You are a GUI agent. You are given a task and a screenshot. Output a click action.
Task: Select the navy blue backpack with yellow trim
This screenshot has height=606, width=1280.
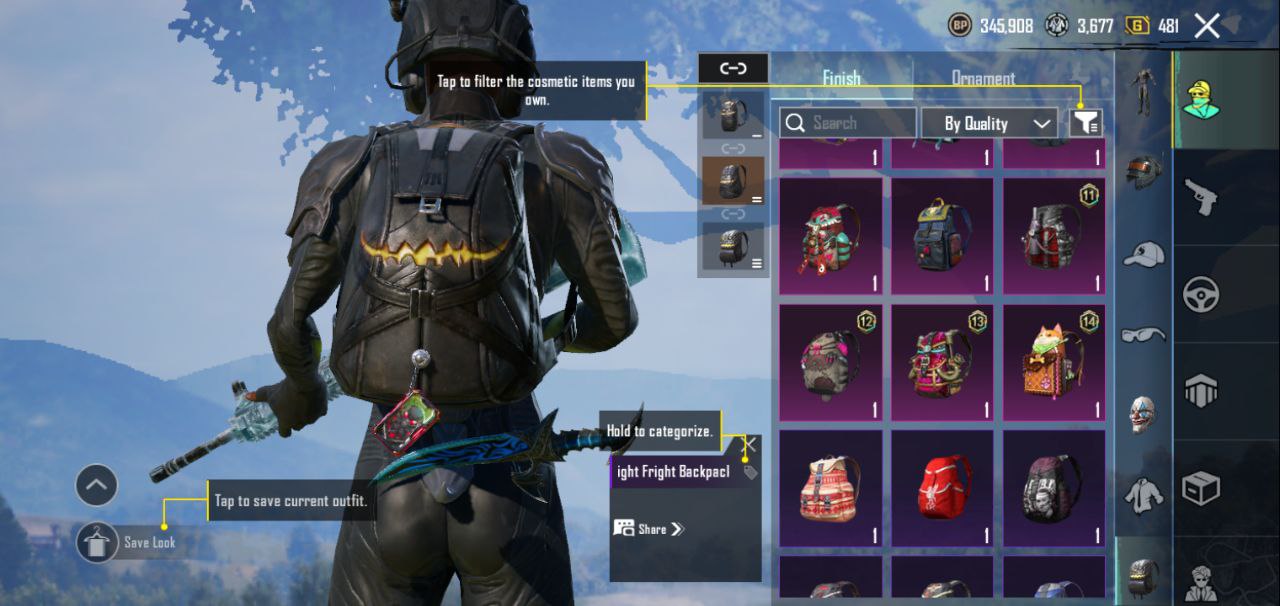(x=942, y=237)
